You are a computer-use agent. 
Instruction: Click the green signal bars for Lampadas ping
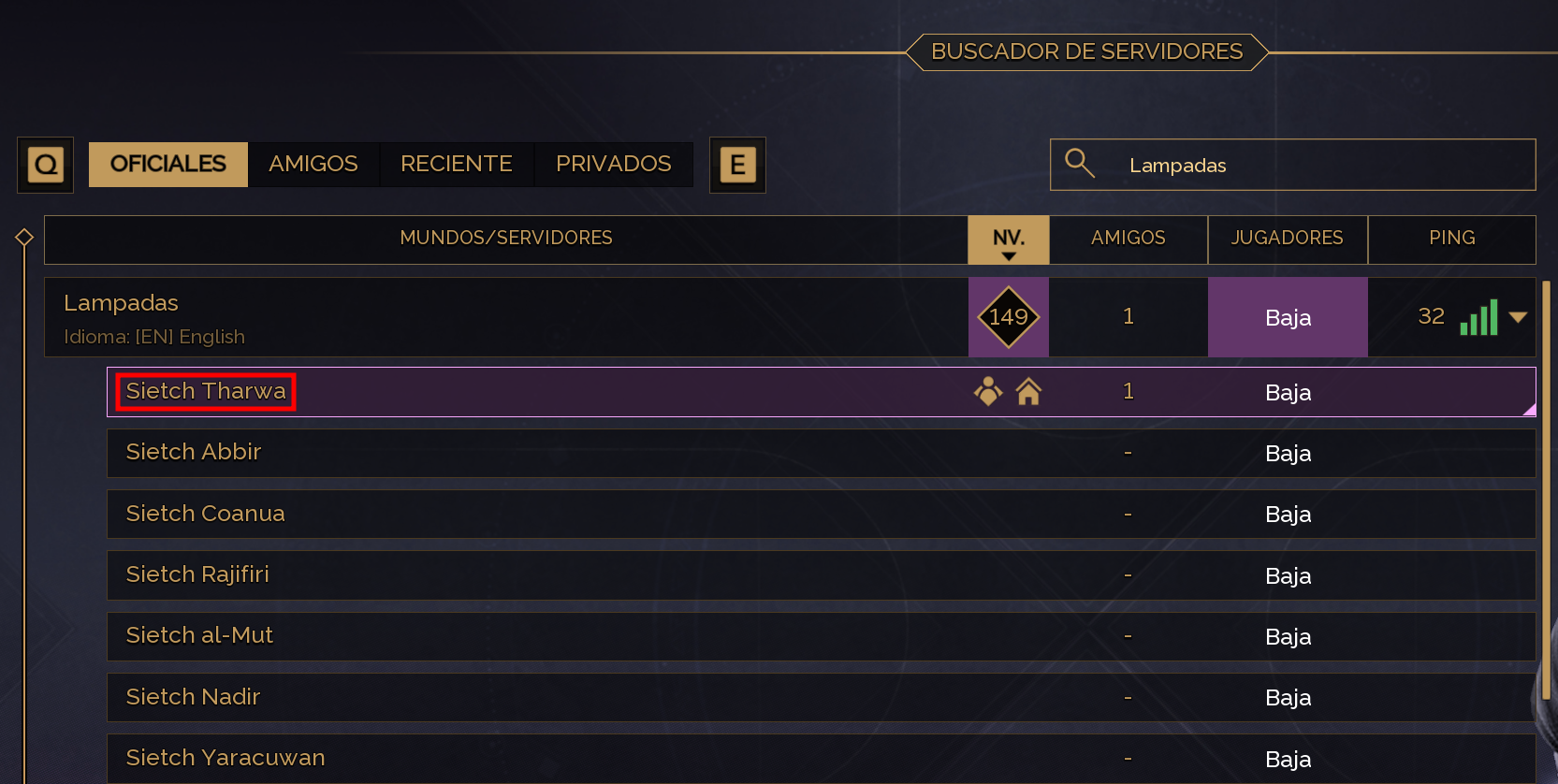point(1478,317)
